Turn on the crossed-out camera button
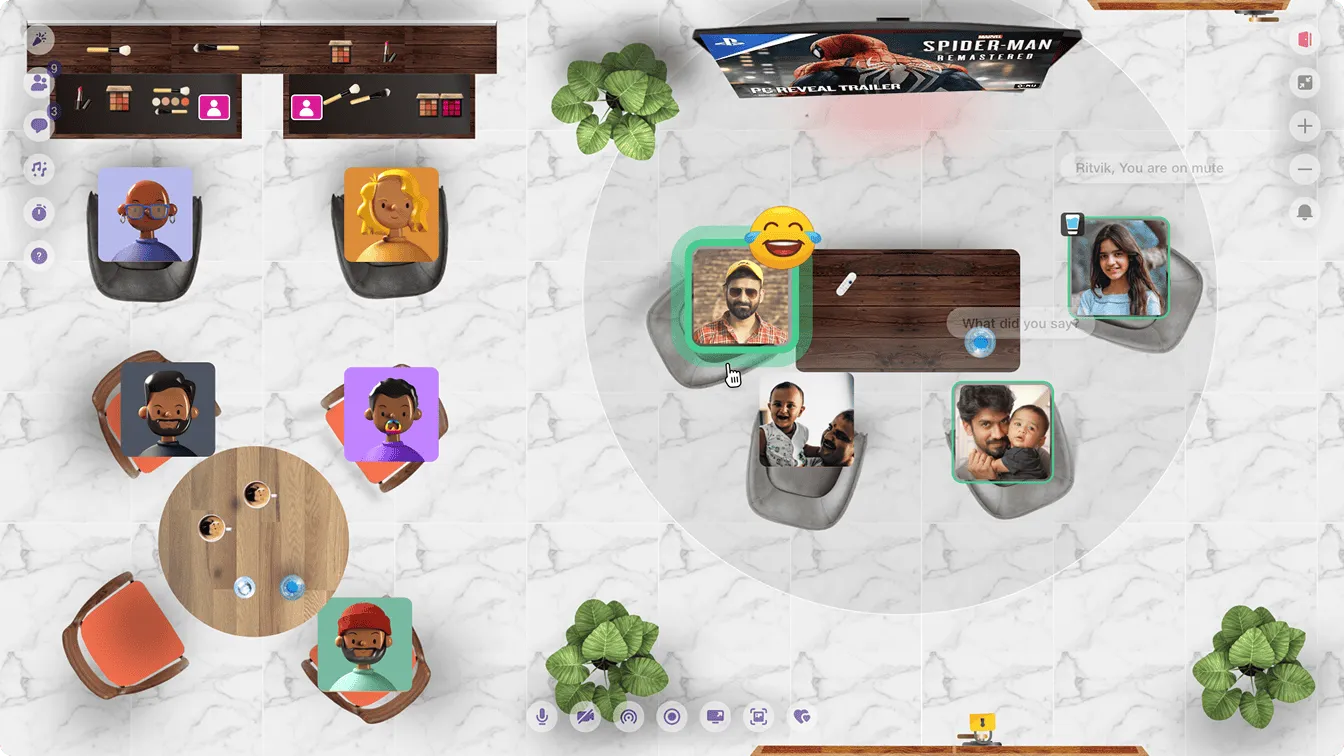This screenshot has width=1344, height=756. [x=585, y=716]
